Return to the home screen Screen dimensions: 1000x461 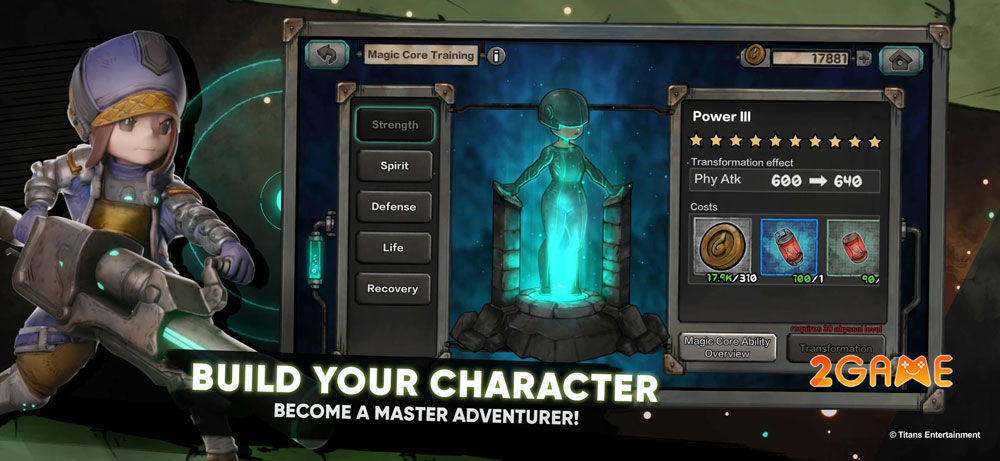(x=900, y=59)
